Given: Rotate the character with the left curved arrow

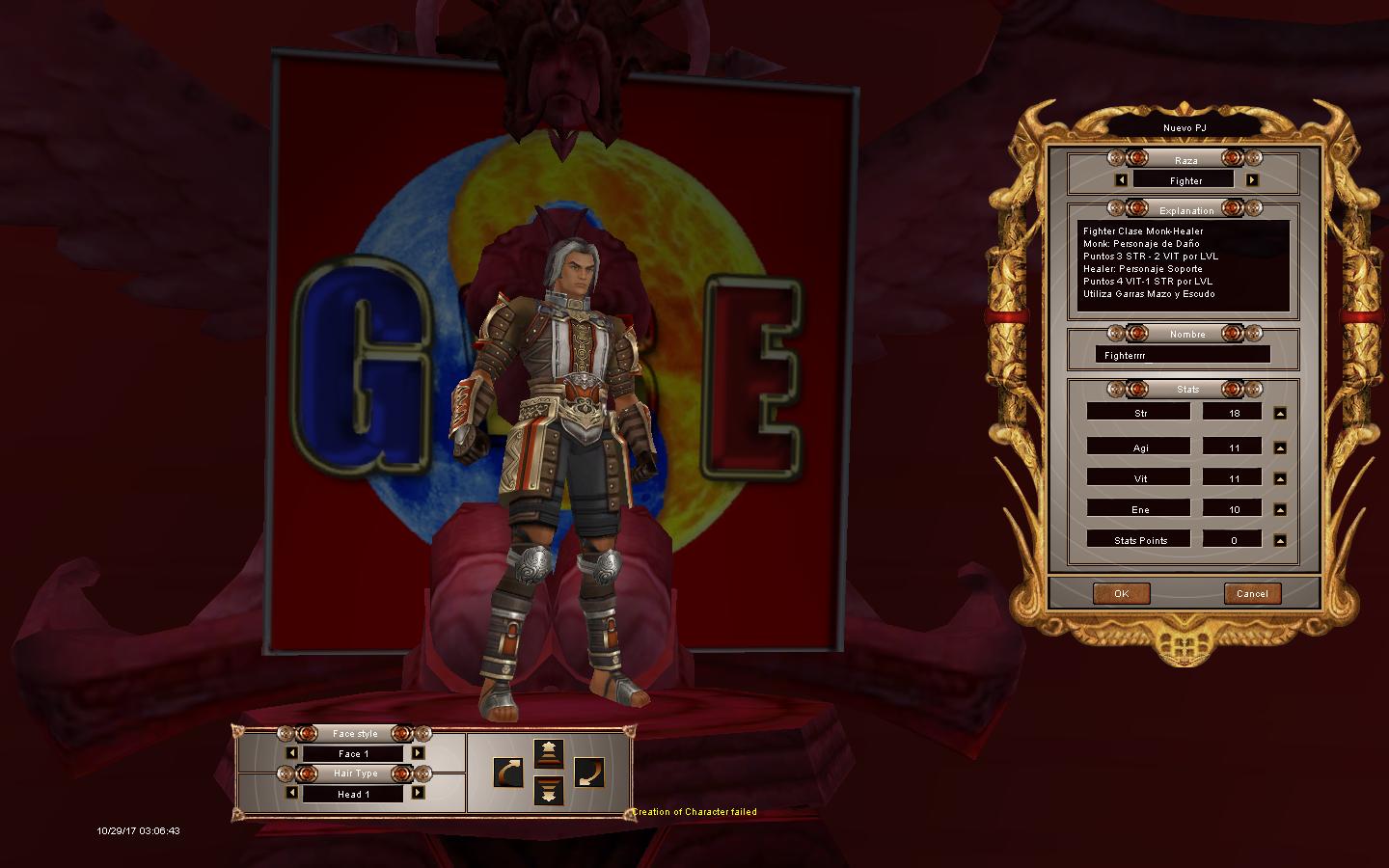Looking at the screenshot, I should 508,773.
